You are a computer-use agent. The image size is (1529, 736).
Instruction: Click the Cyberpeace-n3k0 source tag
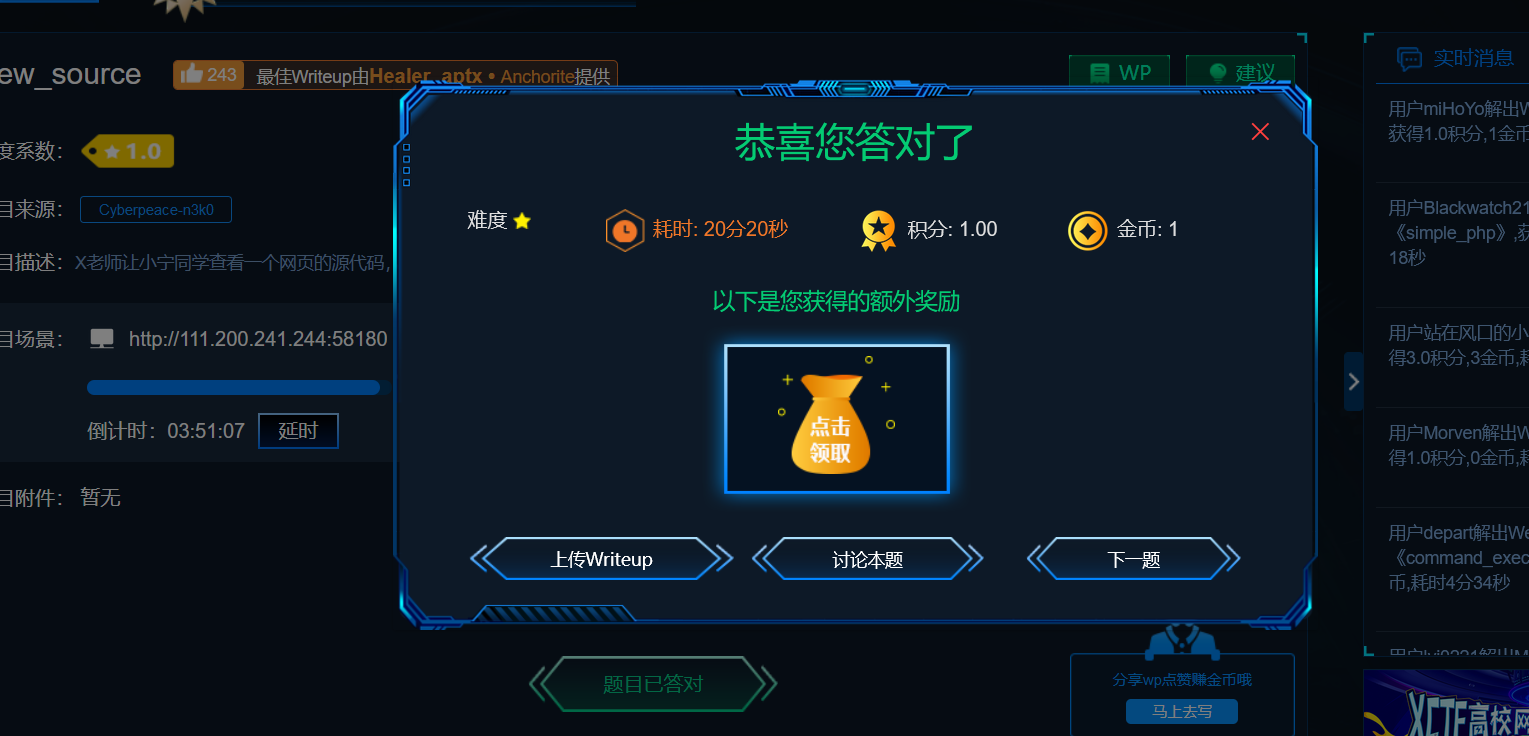point(155,209)
